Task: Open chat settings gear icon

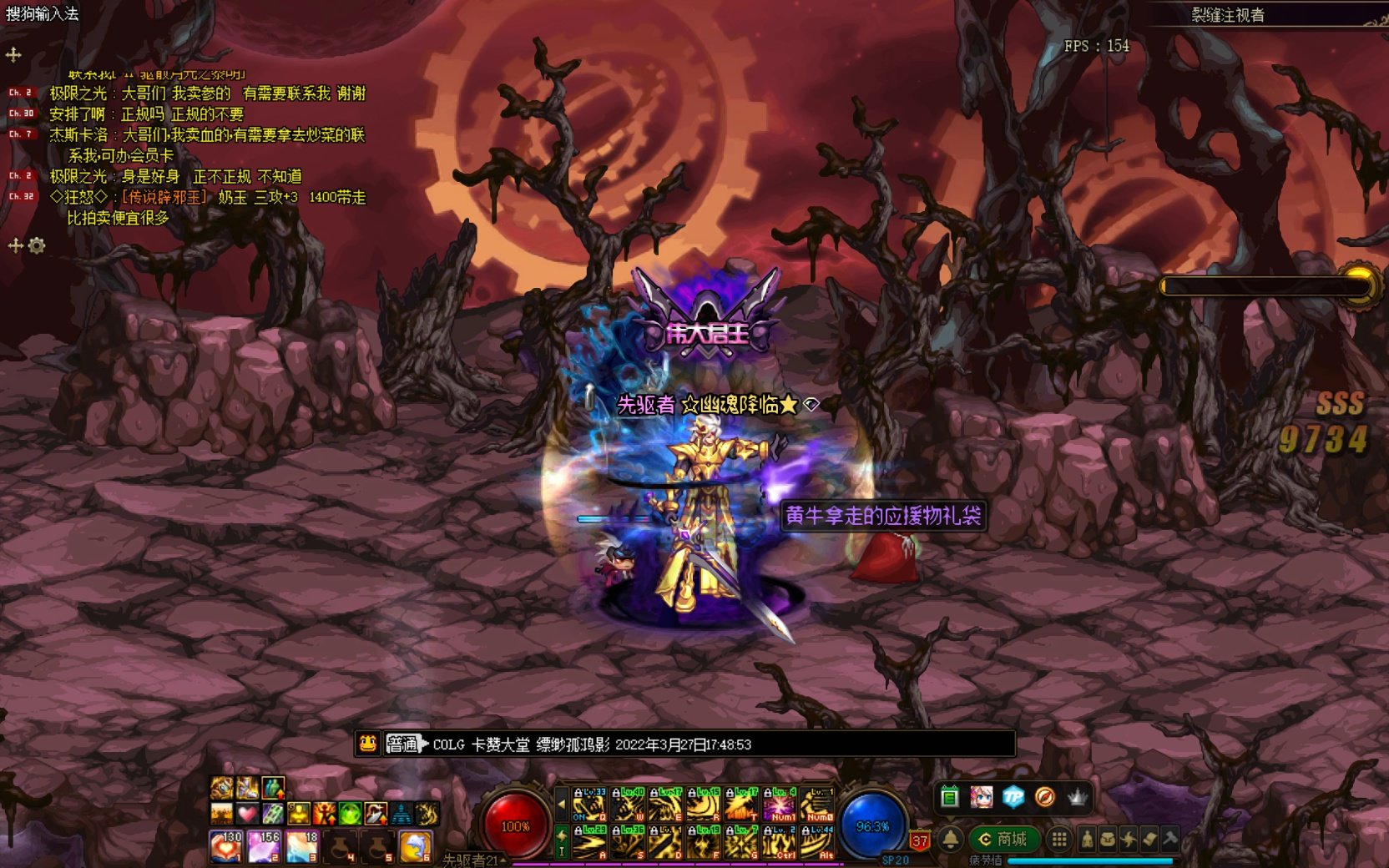Action: [x=37, y=245]
